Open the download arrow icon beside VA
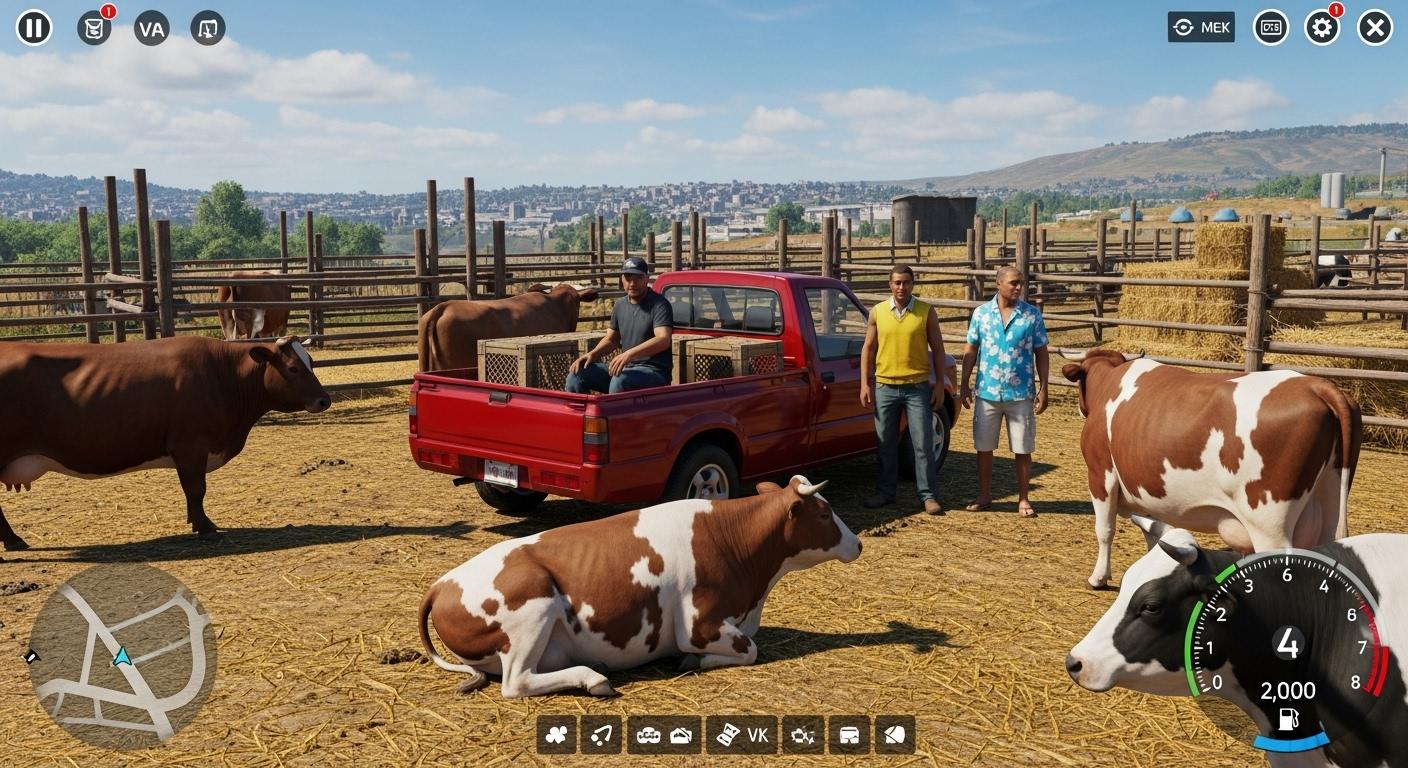Image resolution: width=1408 pixels, height=768 pixels. point(208,27)
